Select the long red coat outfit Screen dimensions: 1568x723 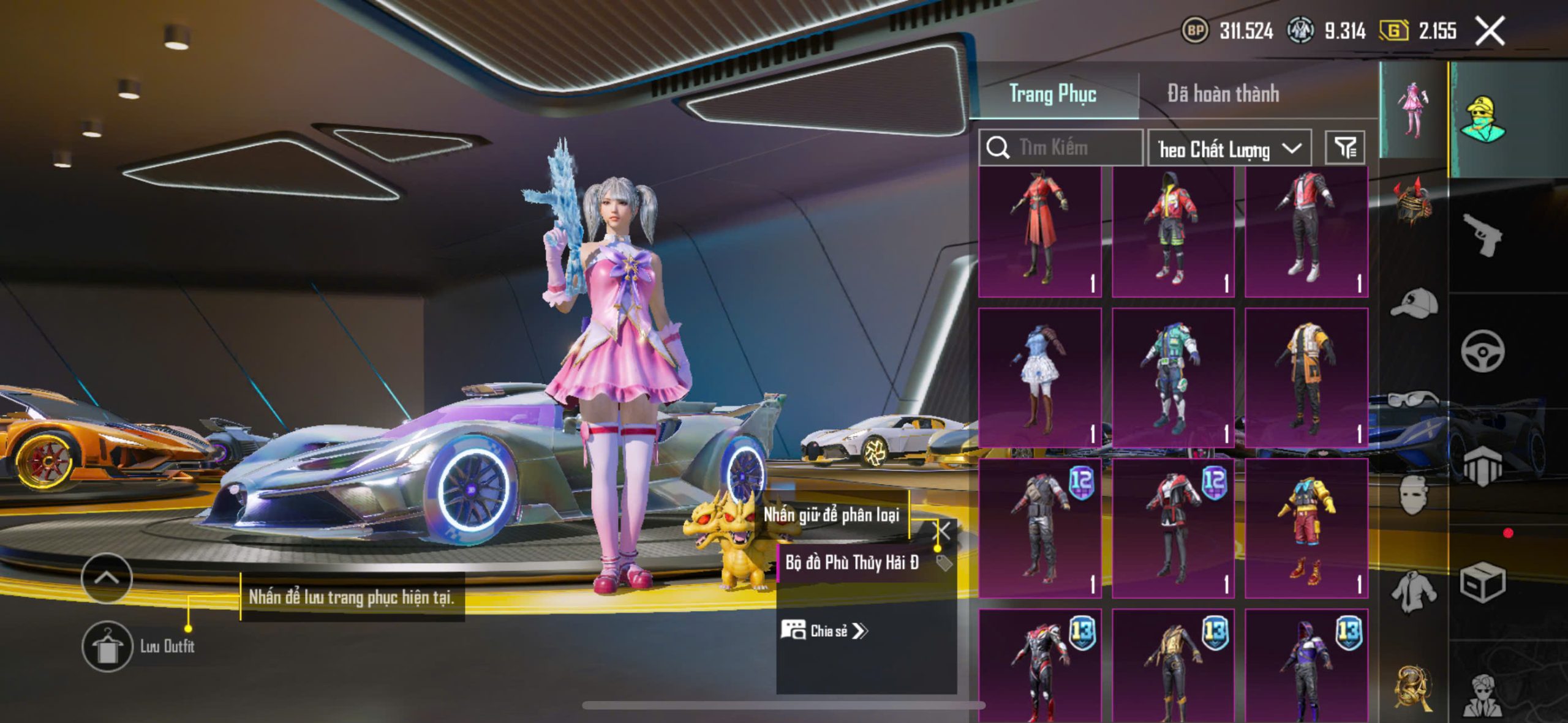(1039, 231)
